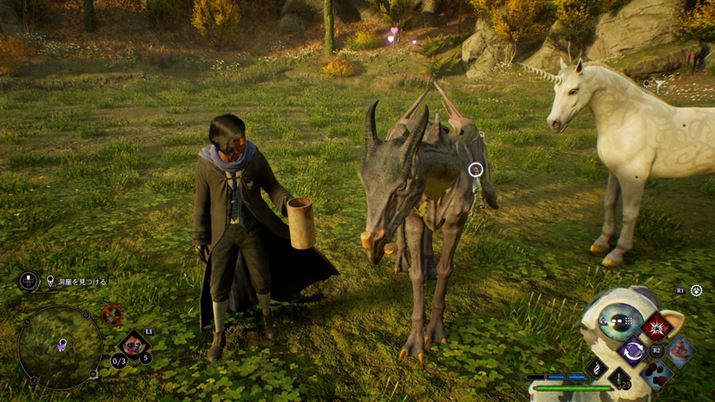Open the circular minimap
Viewport: 715px width, 402px height.
(x=60, y=347)
